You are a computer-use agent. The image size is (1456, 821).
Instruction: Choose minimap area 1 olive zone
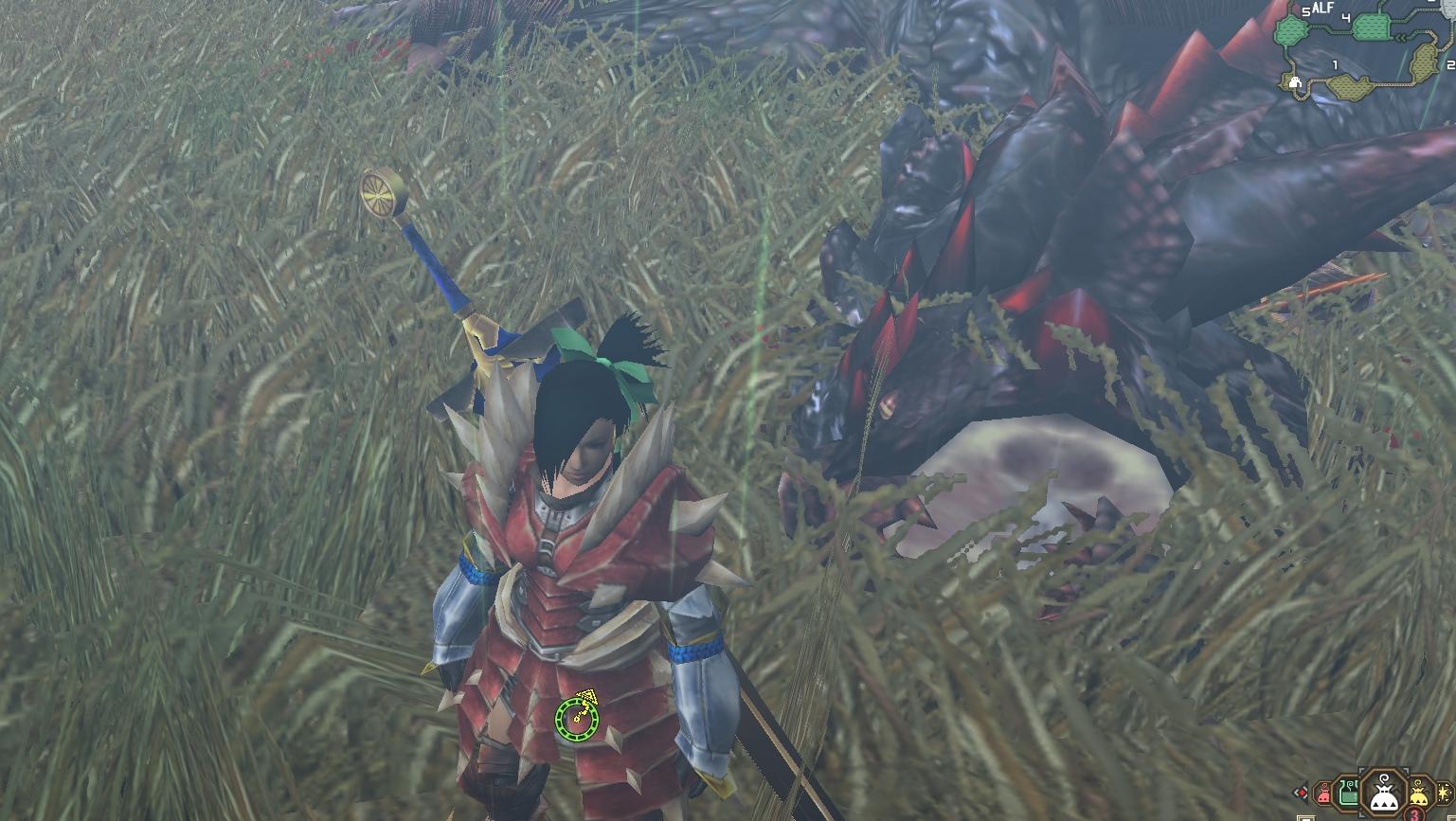1350,87
